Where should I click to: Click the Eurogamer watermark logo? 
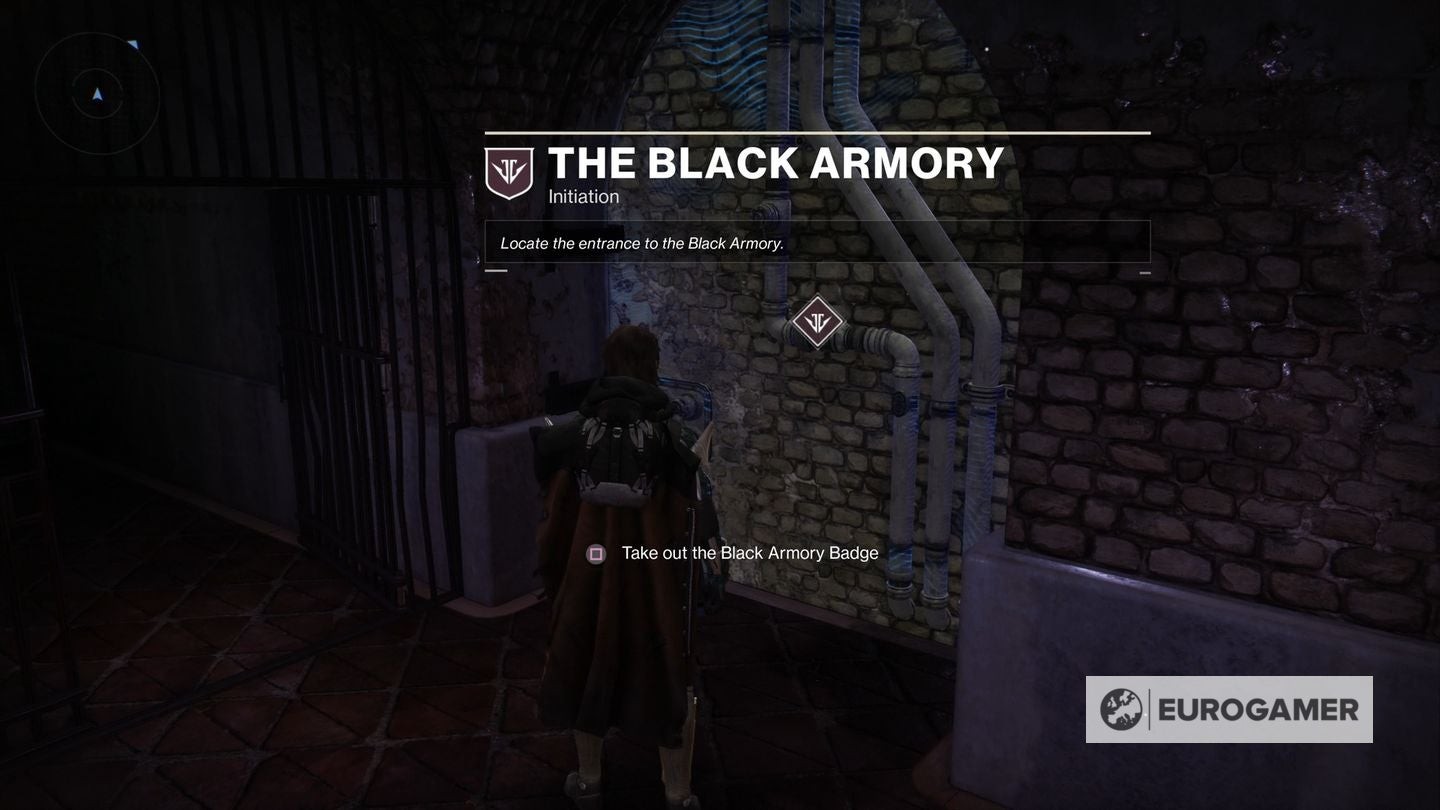(1229, 709)
